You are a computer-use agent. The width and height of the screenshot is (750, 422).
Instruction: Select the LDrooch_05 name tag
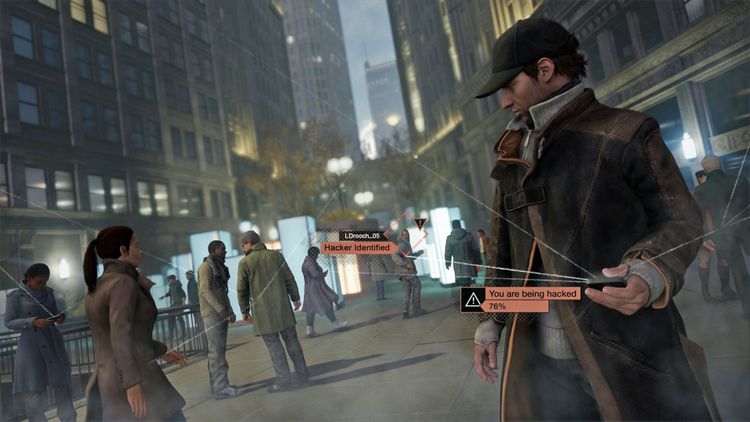[x=362, y=236]
